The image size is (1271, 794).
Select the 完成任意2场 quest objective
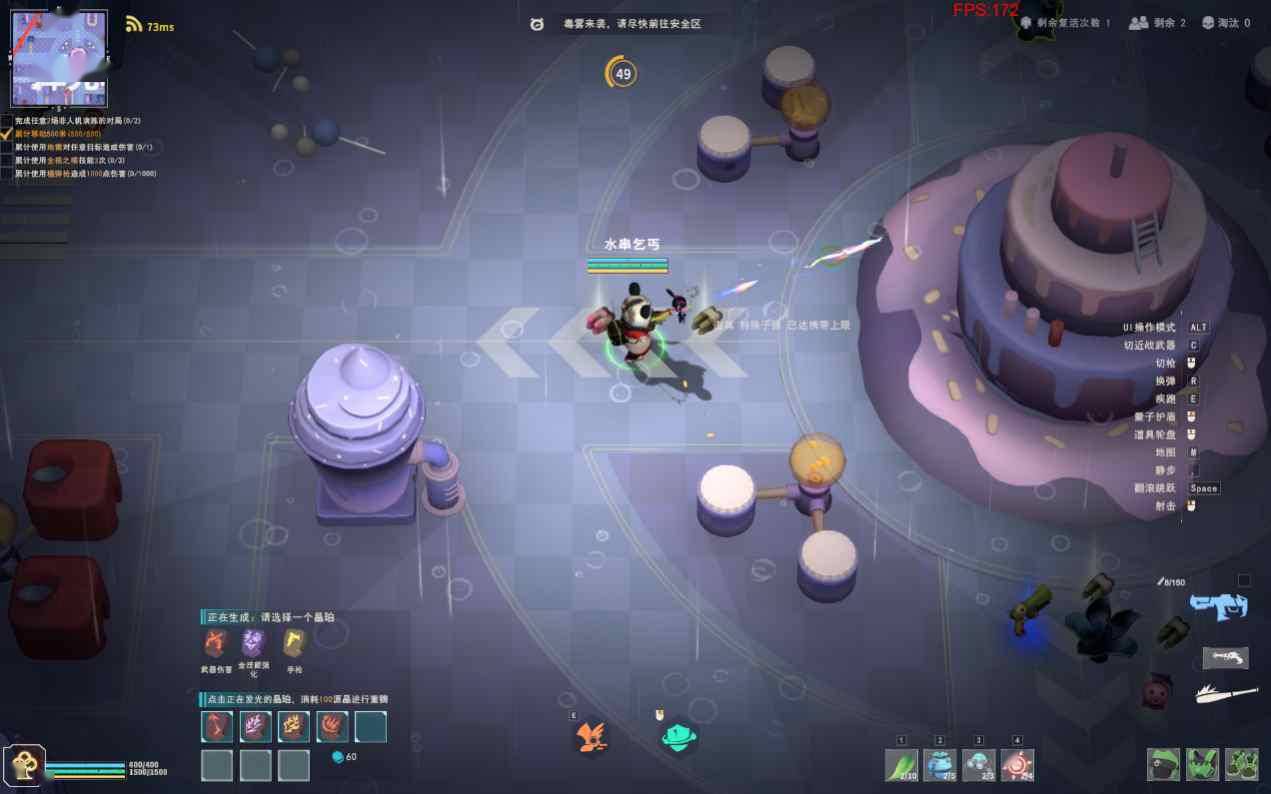tap(77, 121)
